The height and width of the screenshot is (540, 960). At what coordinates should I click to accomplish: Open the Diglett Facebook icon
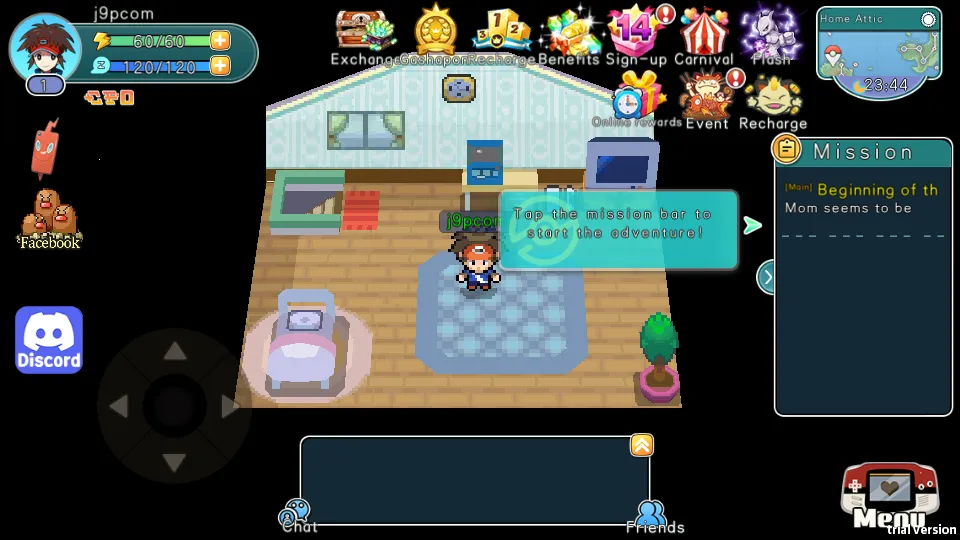50,218
